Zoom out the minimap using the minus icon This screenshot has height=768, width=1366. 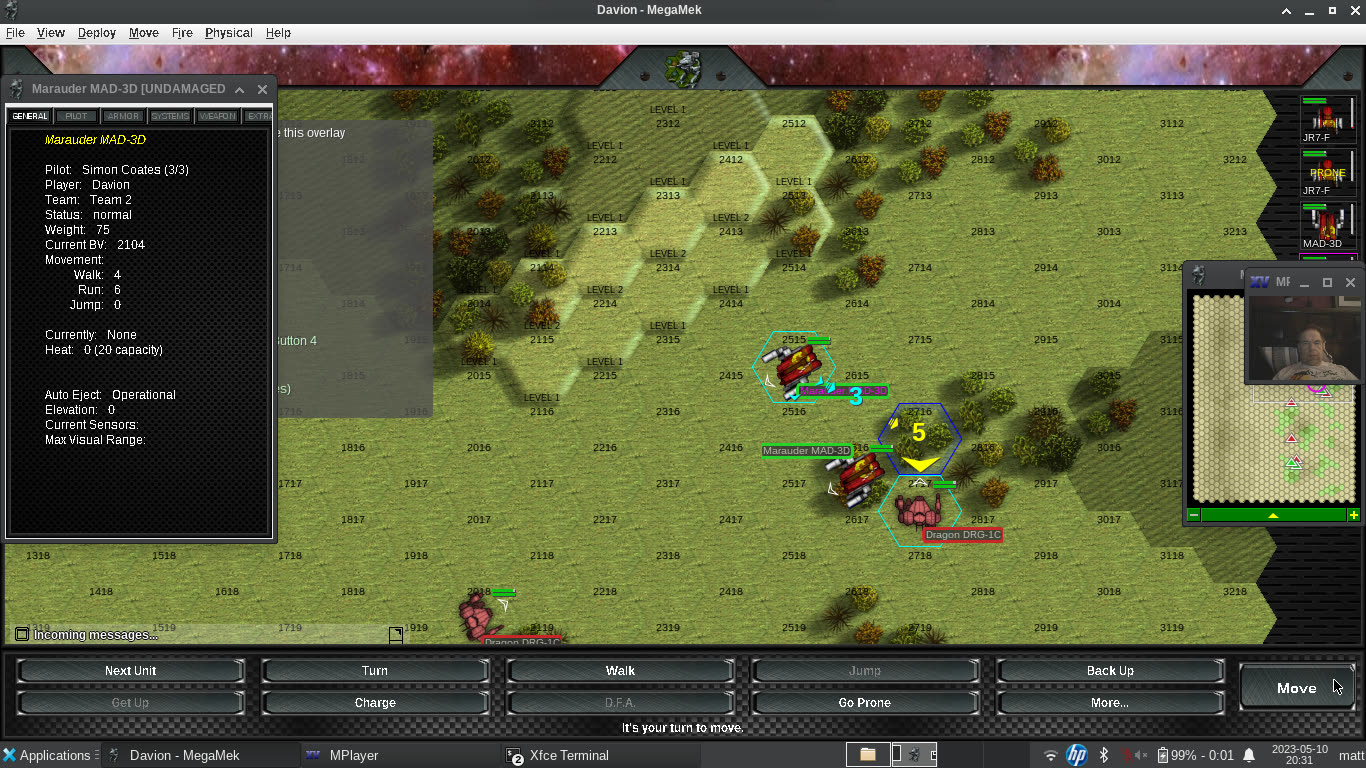1193,514
